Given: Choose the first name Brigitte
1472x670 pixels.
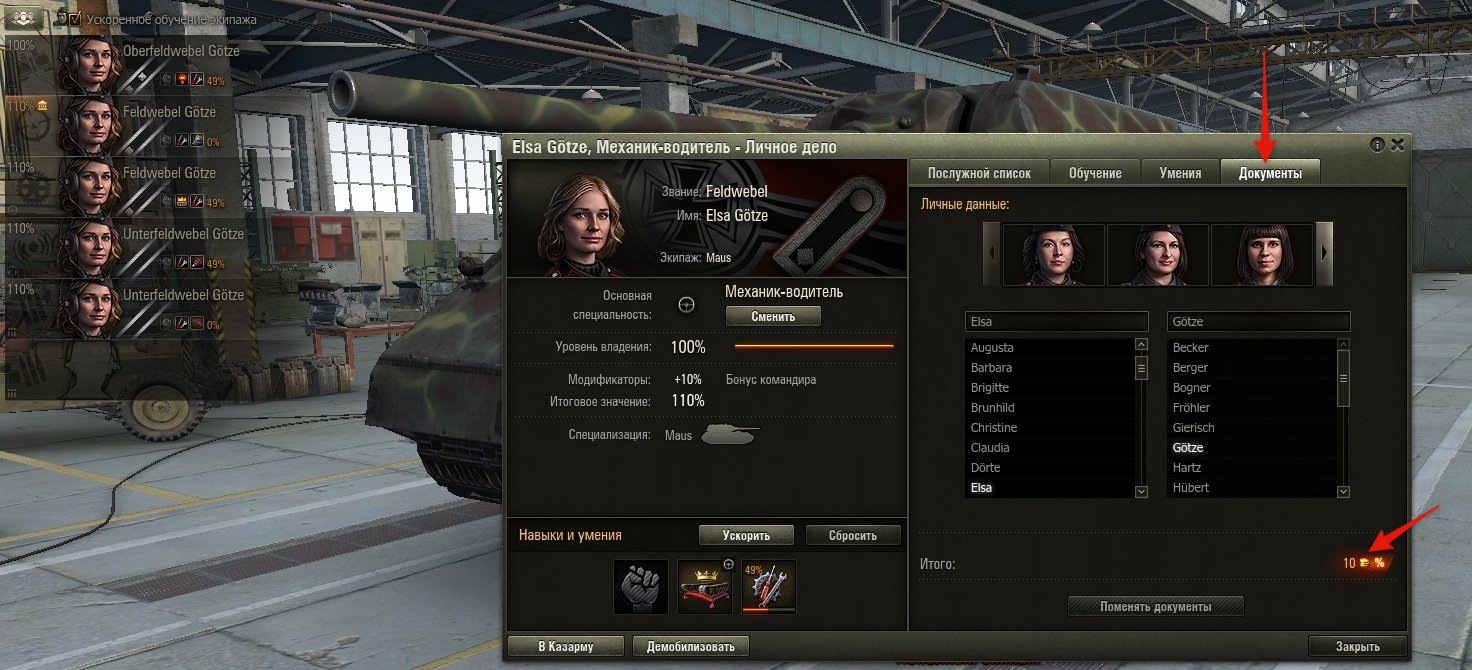Looking at the screenshot, I should point(990,388).
